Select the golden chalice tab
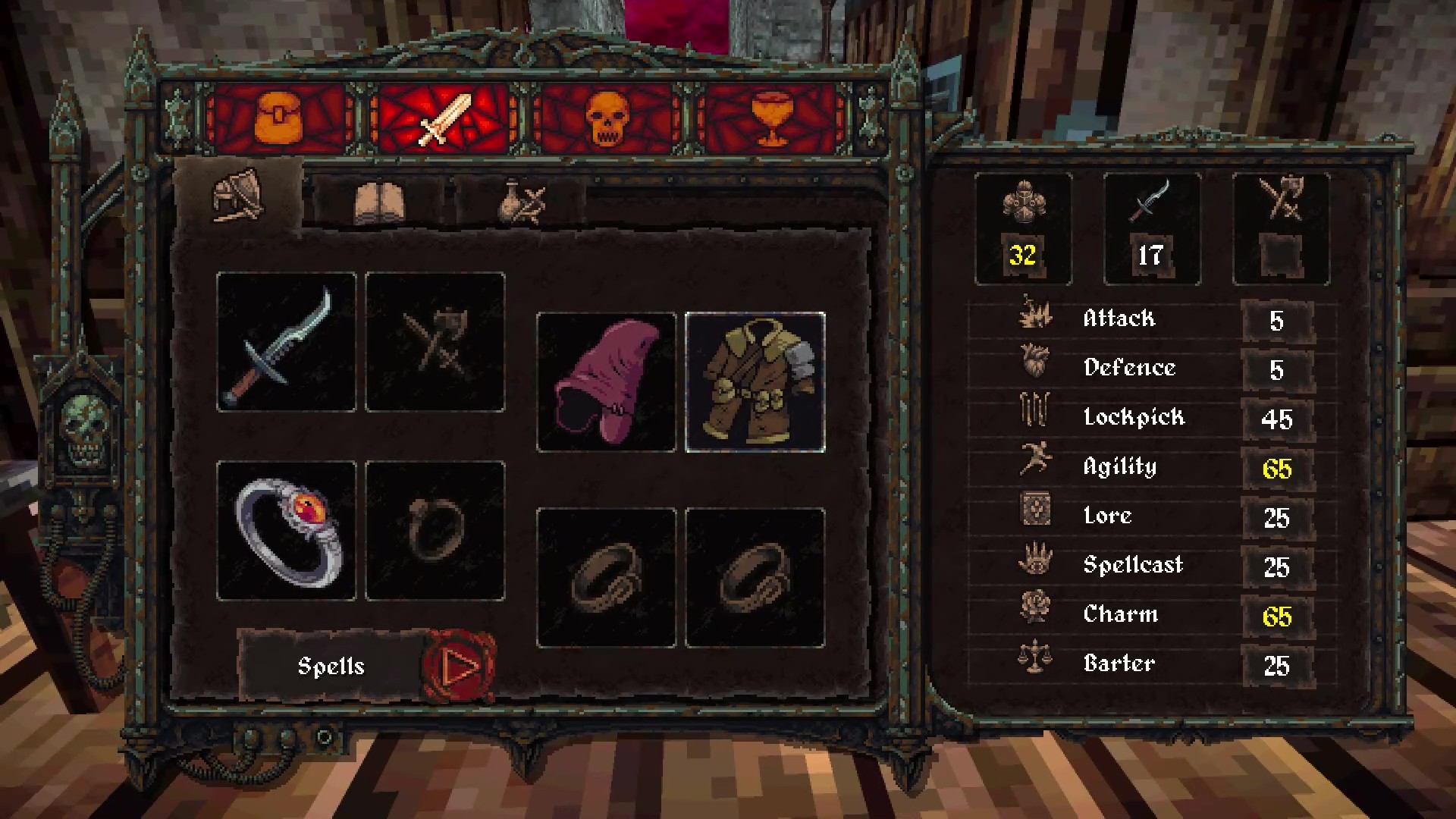Screen dimensions: 1456x819 pyautogui.click(x=771, y=120)
